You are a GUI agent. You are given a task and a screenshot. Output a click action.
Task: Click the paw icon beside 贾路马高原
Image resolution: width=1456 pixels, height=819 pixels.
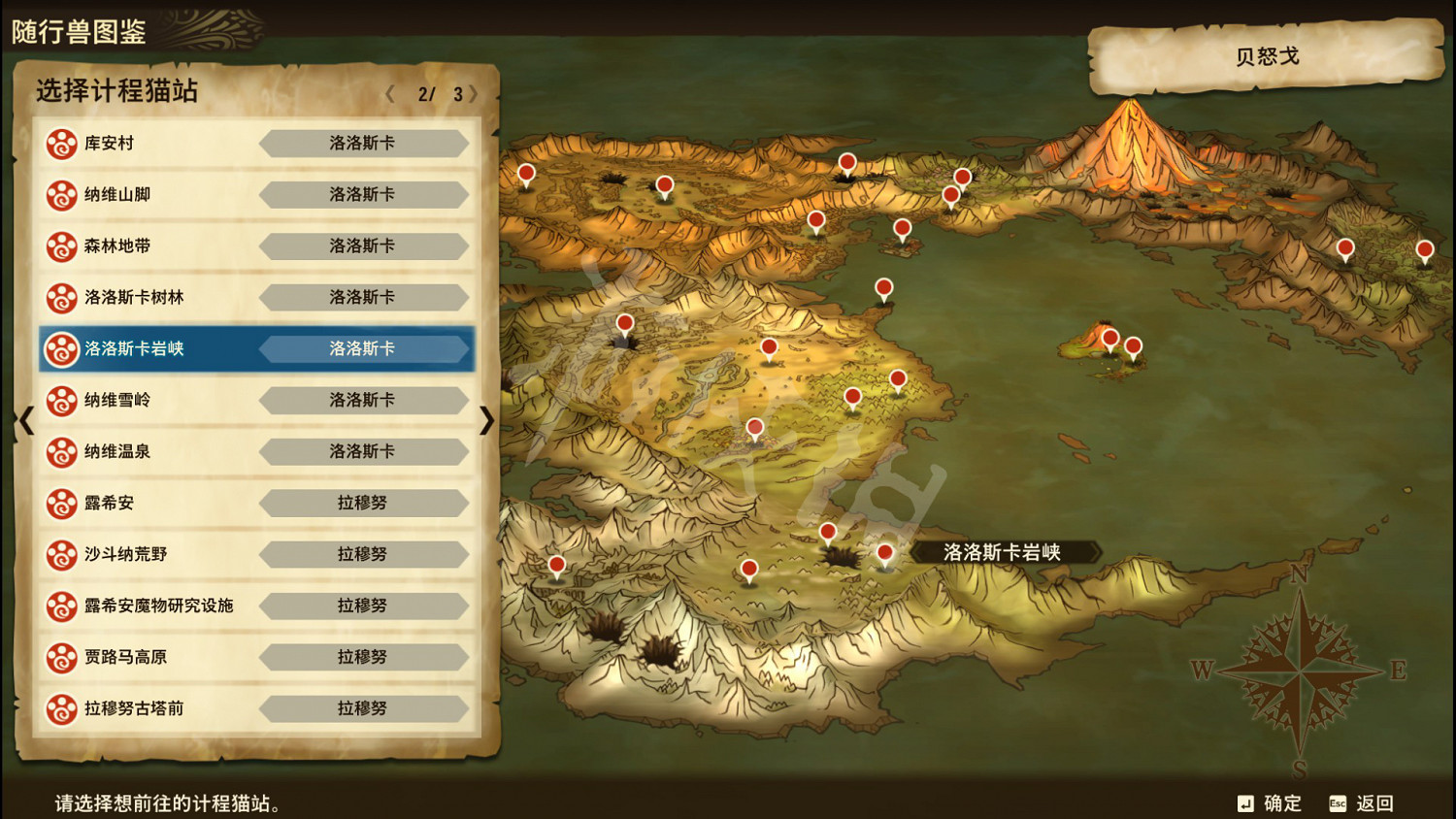pyautogui.click(x=61, y=657)
